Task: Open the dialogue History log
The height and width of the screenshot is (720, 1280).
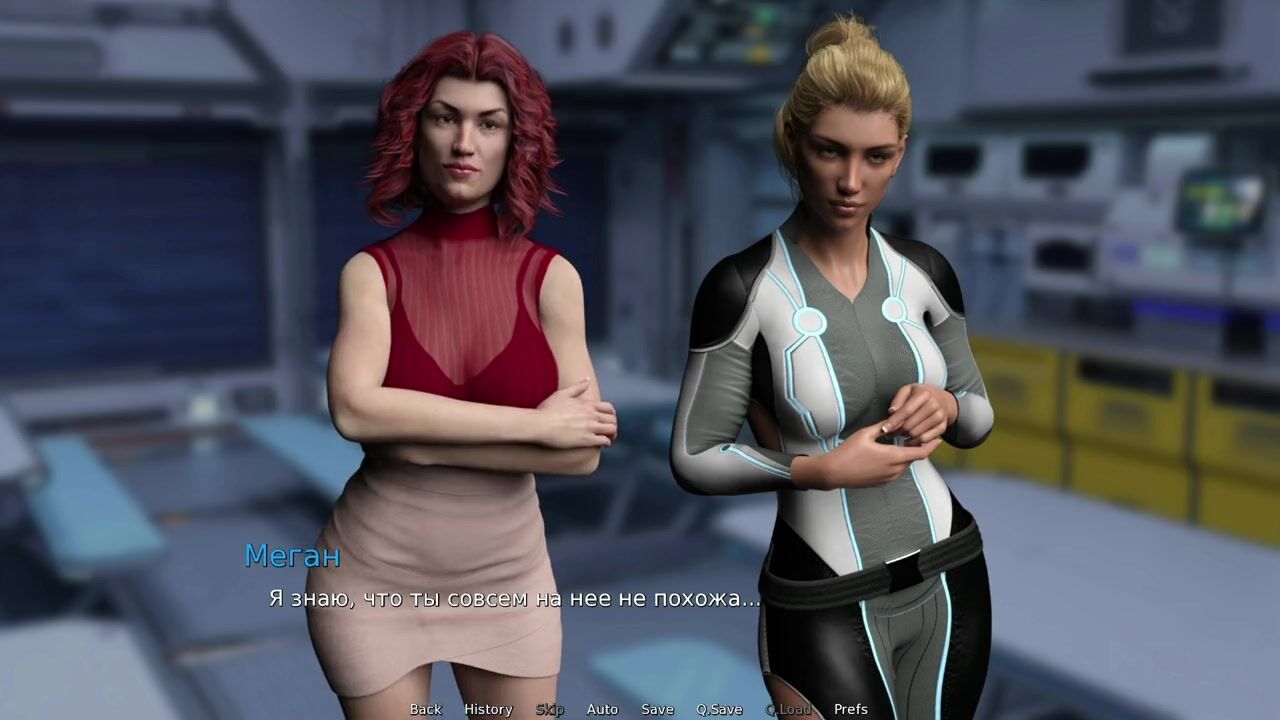Action: (x=488, y=709)
